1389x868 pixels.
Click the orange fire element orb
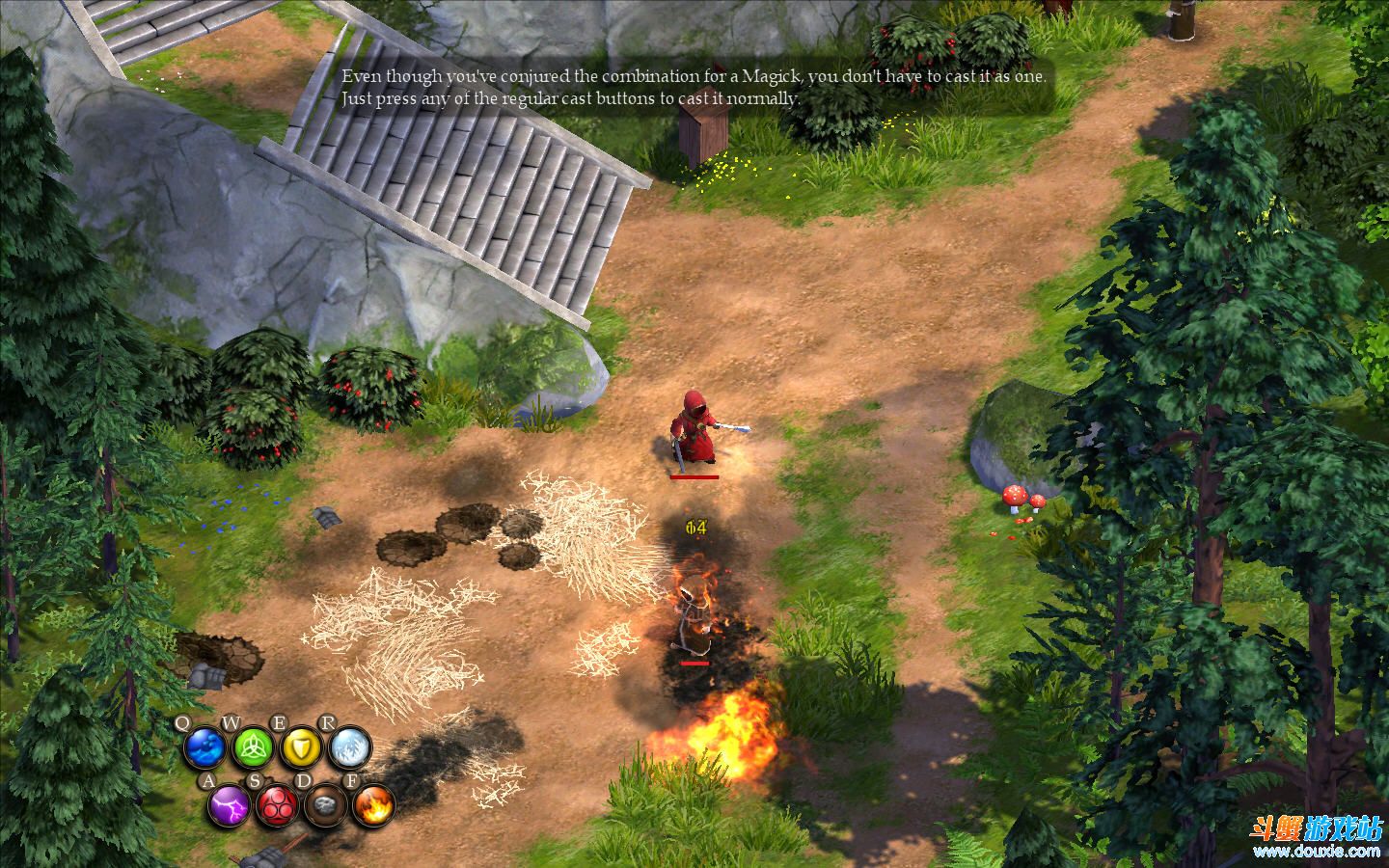(373, 803)
